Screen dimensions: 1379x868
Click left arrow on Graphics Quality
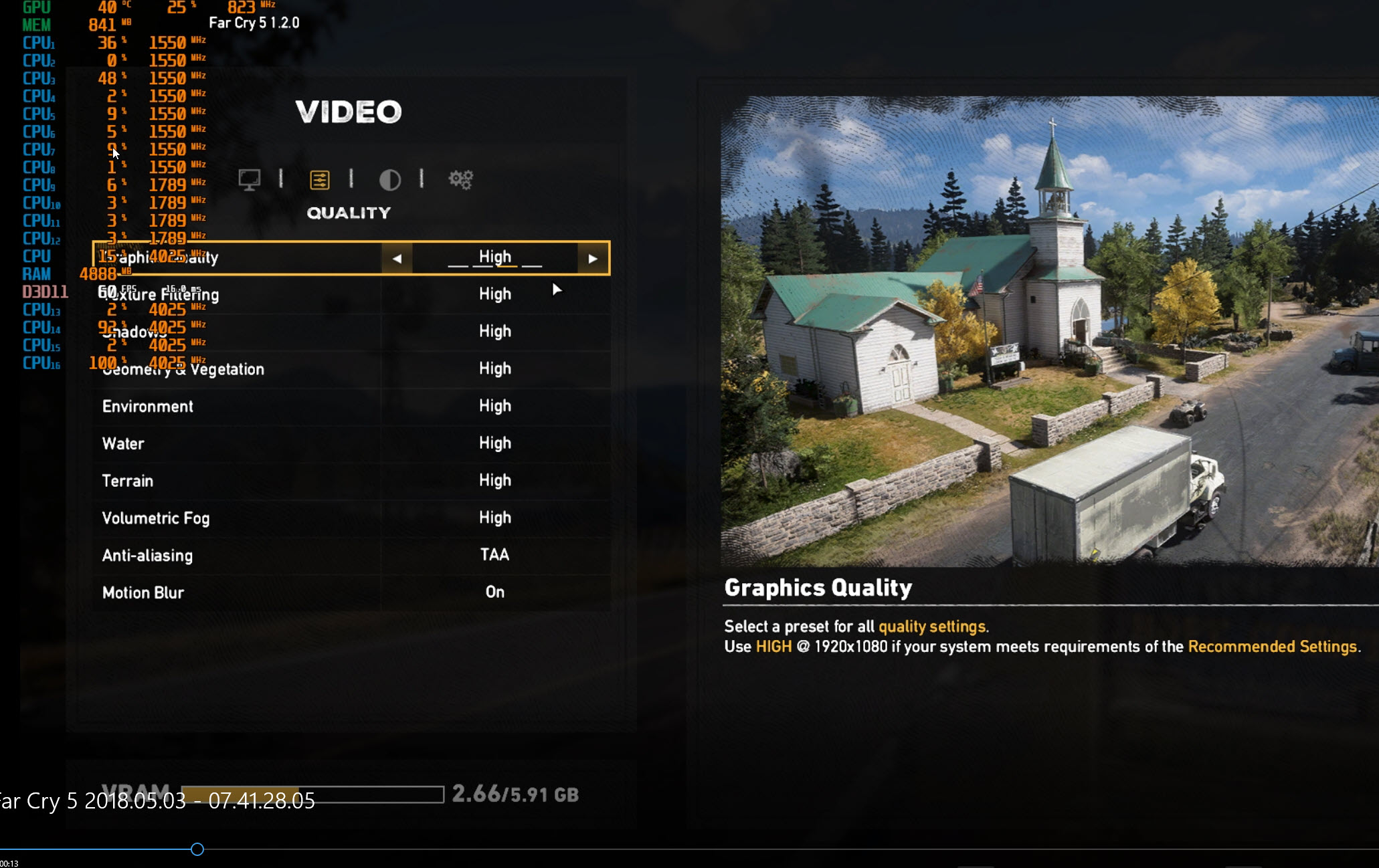(x=397, y=258)
